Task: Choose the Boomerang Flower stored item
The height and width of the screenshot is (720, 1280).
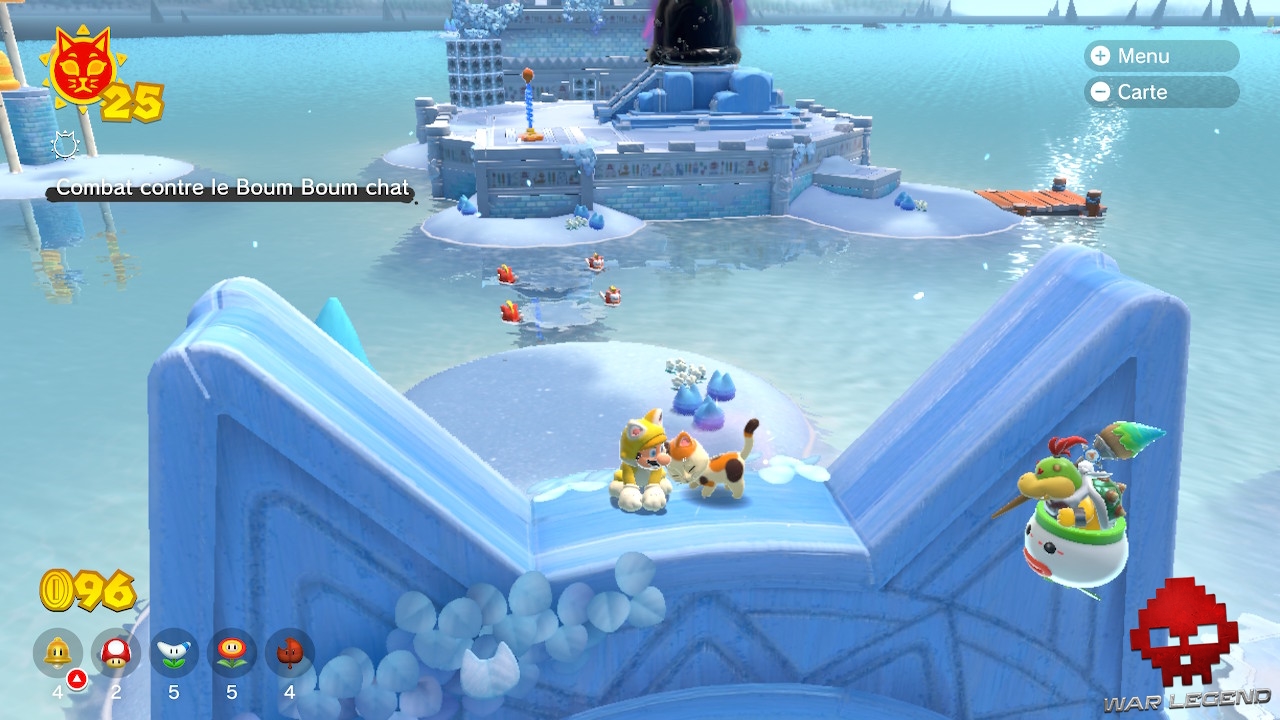Action: tap(174, 653)
